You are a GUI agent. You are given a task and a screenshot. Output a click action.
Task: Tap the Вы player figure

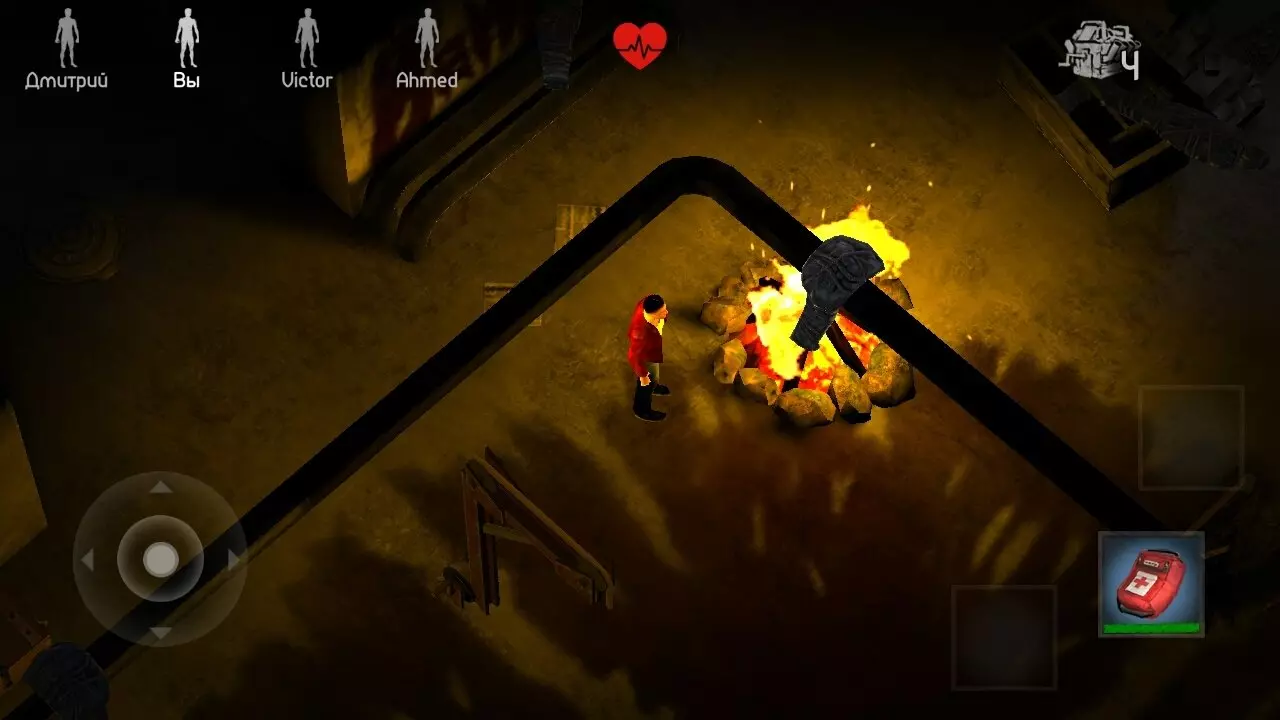[x=187, y=39]
